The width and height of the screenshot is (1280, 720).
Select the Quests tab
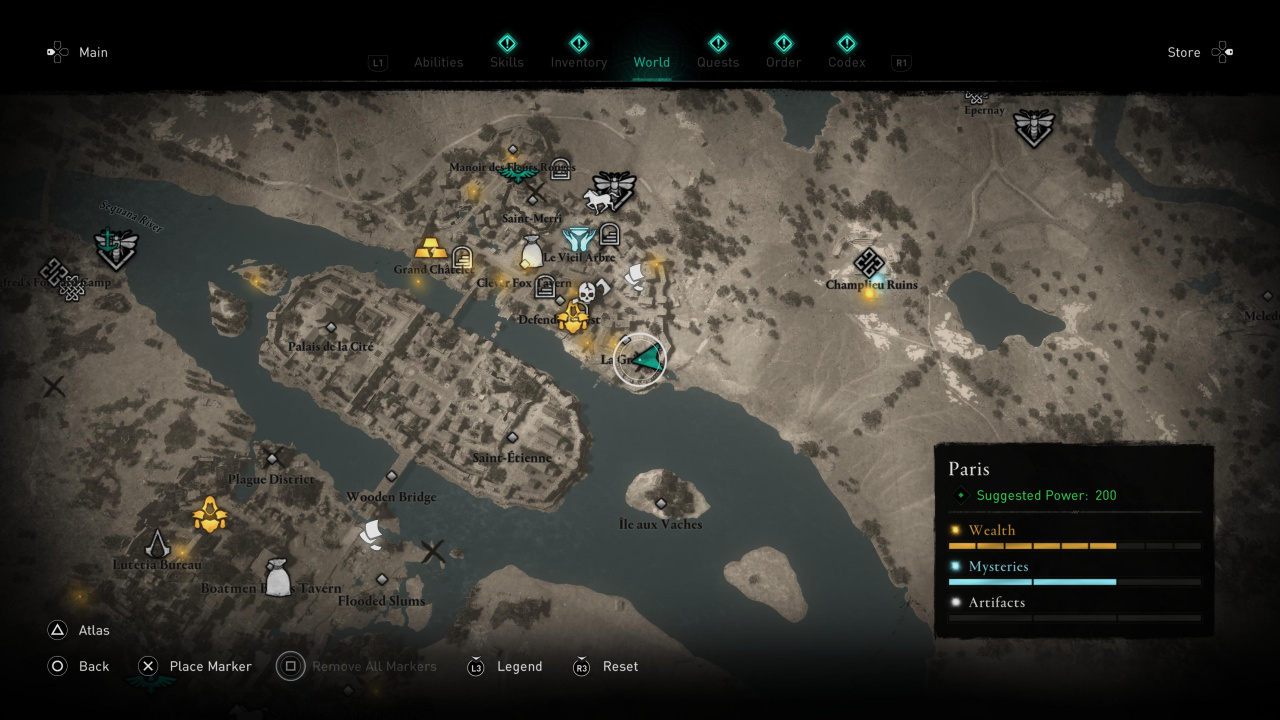point(718,62)
